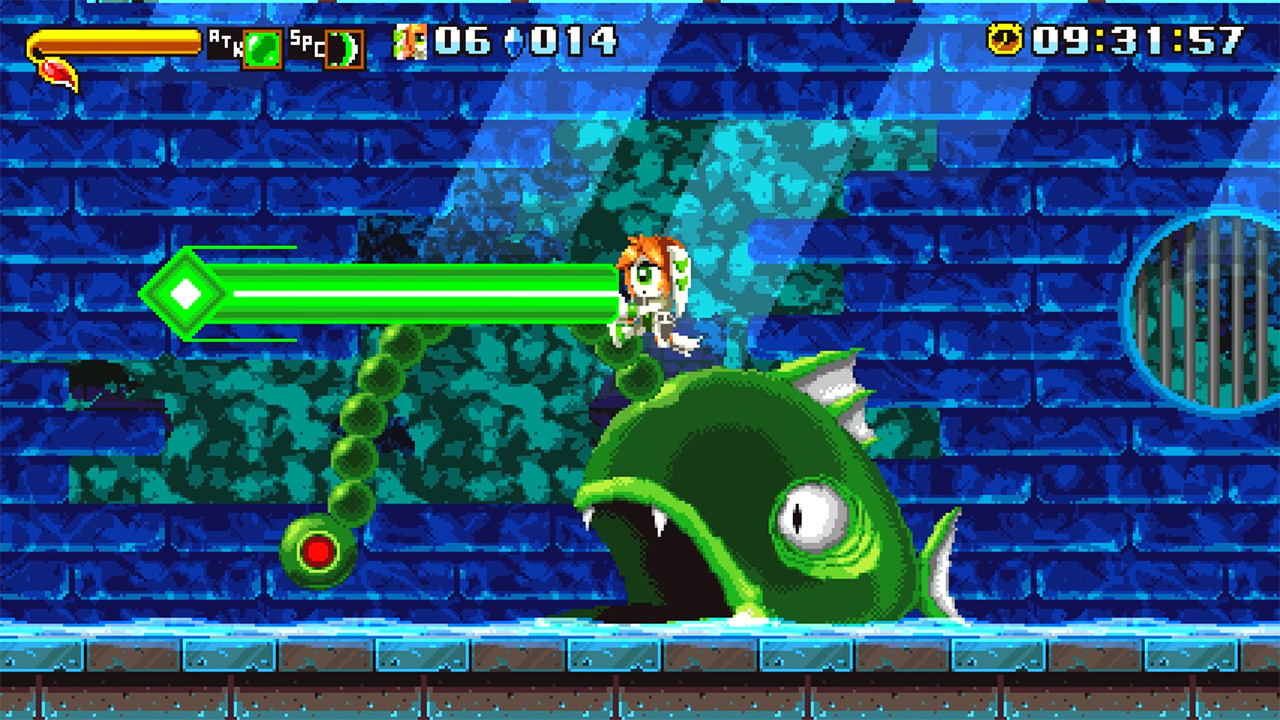Click the blue crystal counter icon

tap(513, 42)
